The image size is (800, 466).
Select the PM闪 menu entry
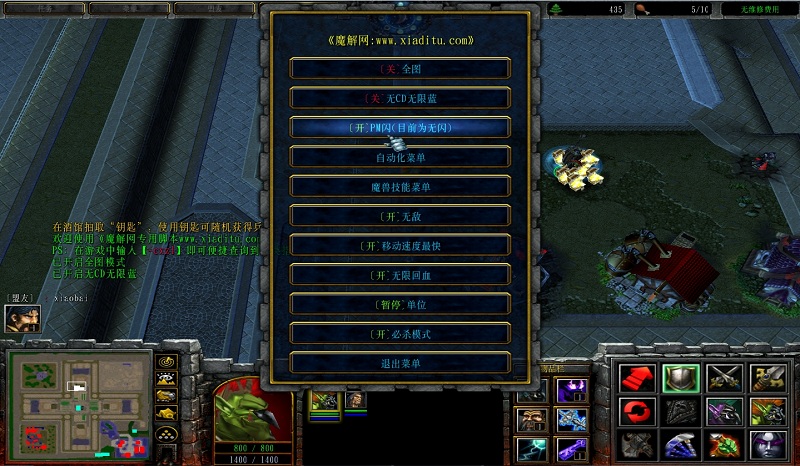[x=400, y=128]
